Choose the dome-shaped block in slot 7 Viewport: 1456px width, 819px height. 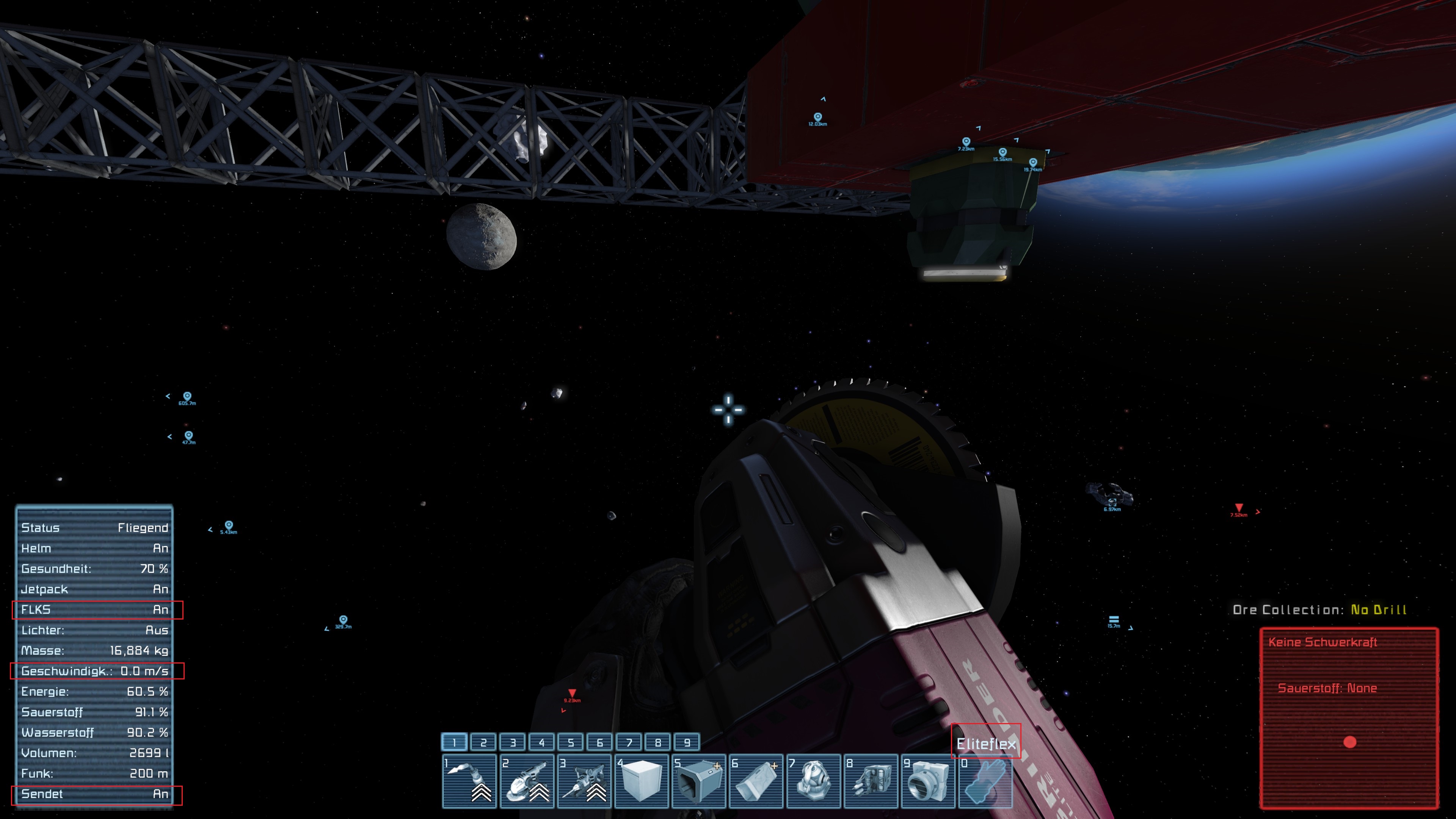[813, 781]
